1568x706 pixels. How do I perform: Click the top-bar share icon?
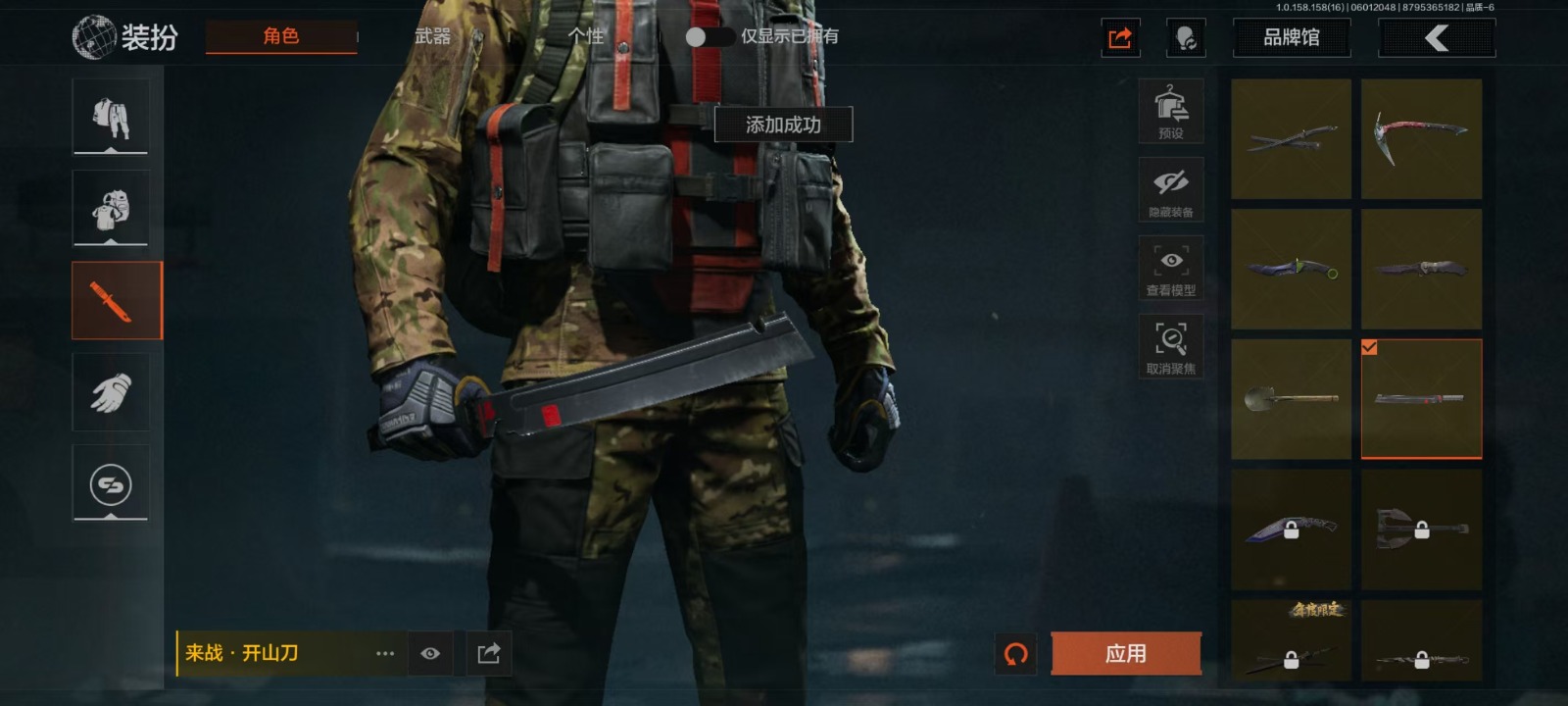click(1120, 38)
